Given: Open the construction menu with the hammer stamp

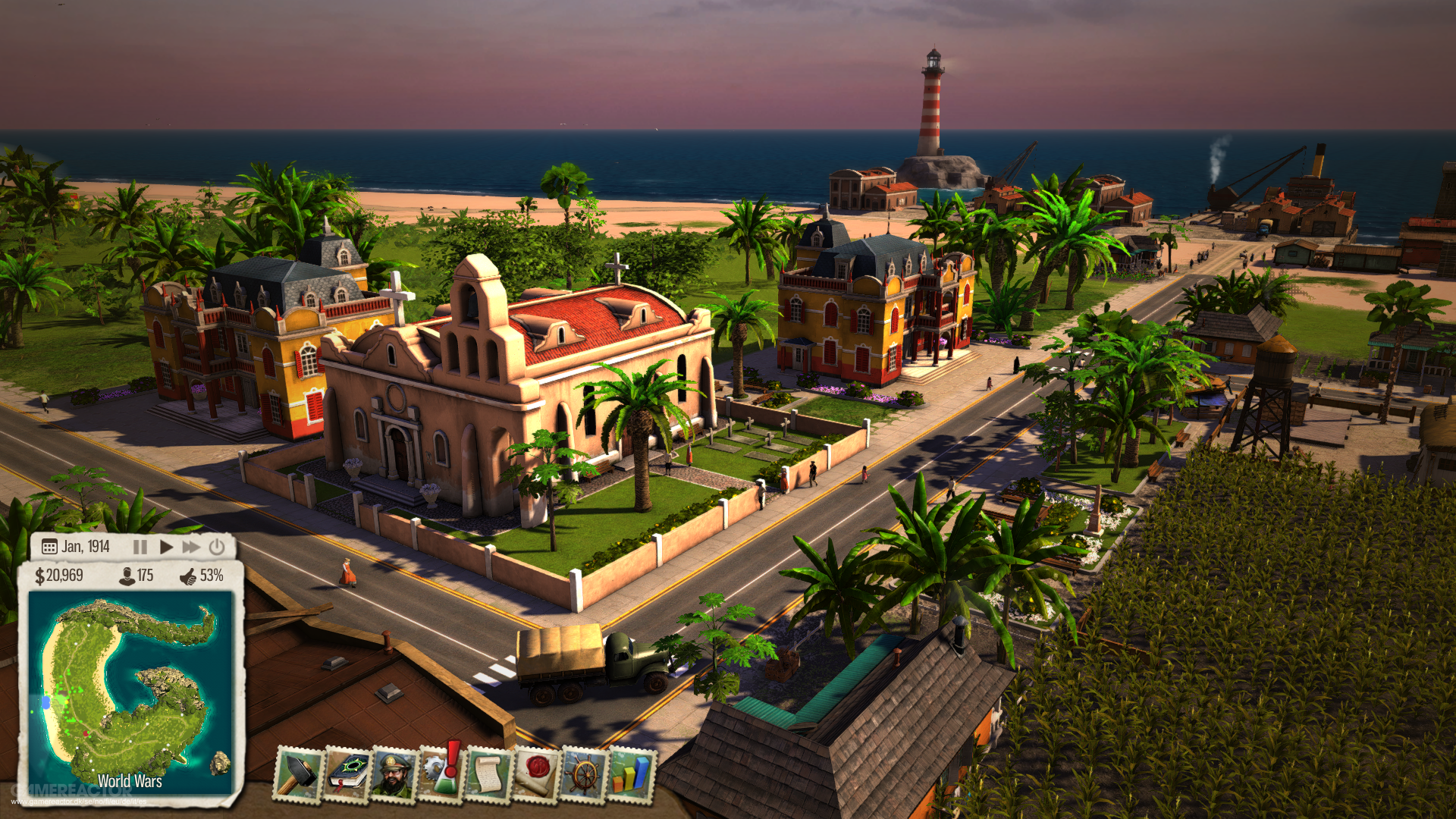Looking at the screenshot, I should [300, 775].
